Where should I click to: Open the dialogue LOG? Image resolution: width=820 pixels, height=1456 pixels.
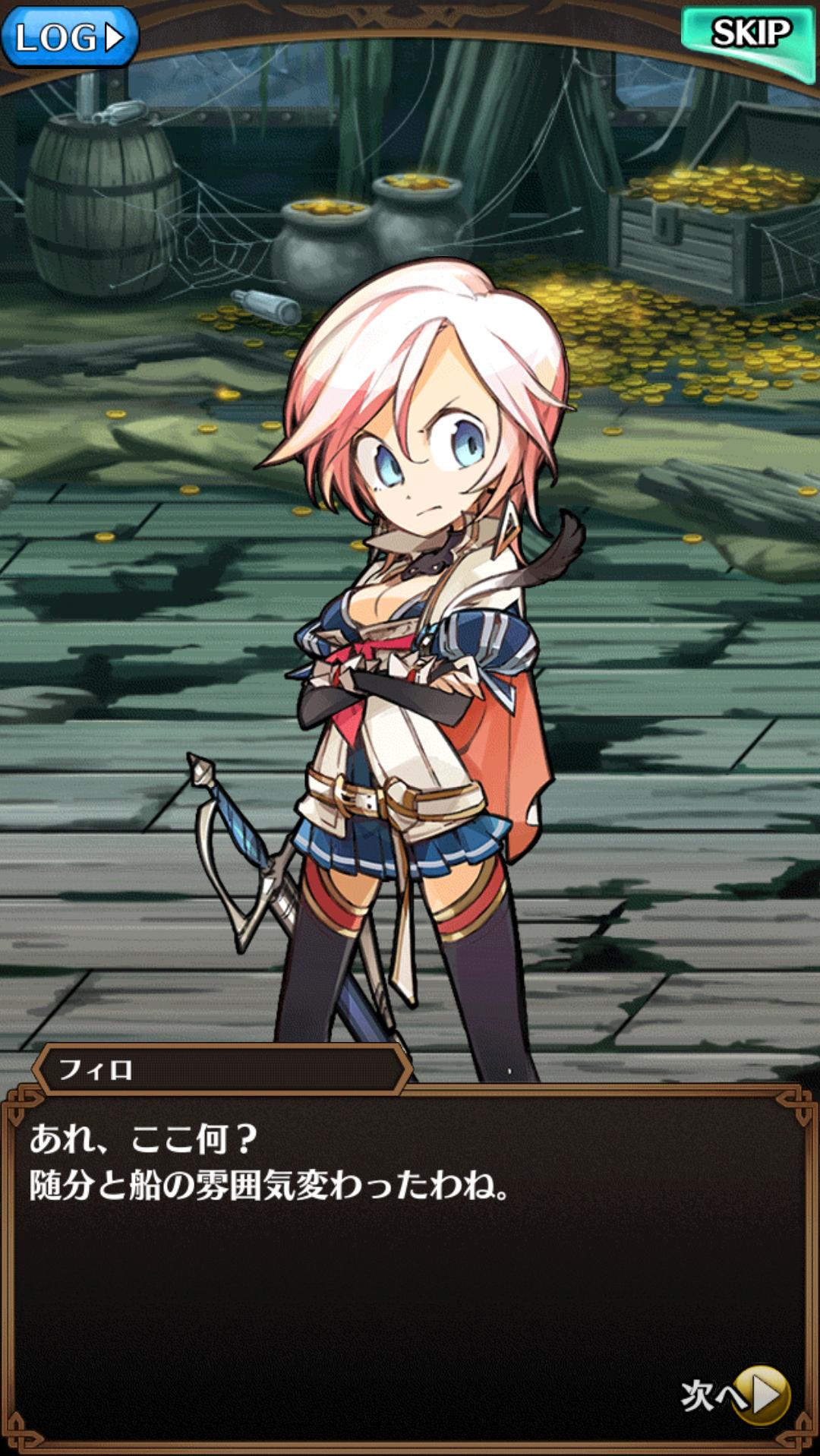[69, 36]
